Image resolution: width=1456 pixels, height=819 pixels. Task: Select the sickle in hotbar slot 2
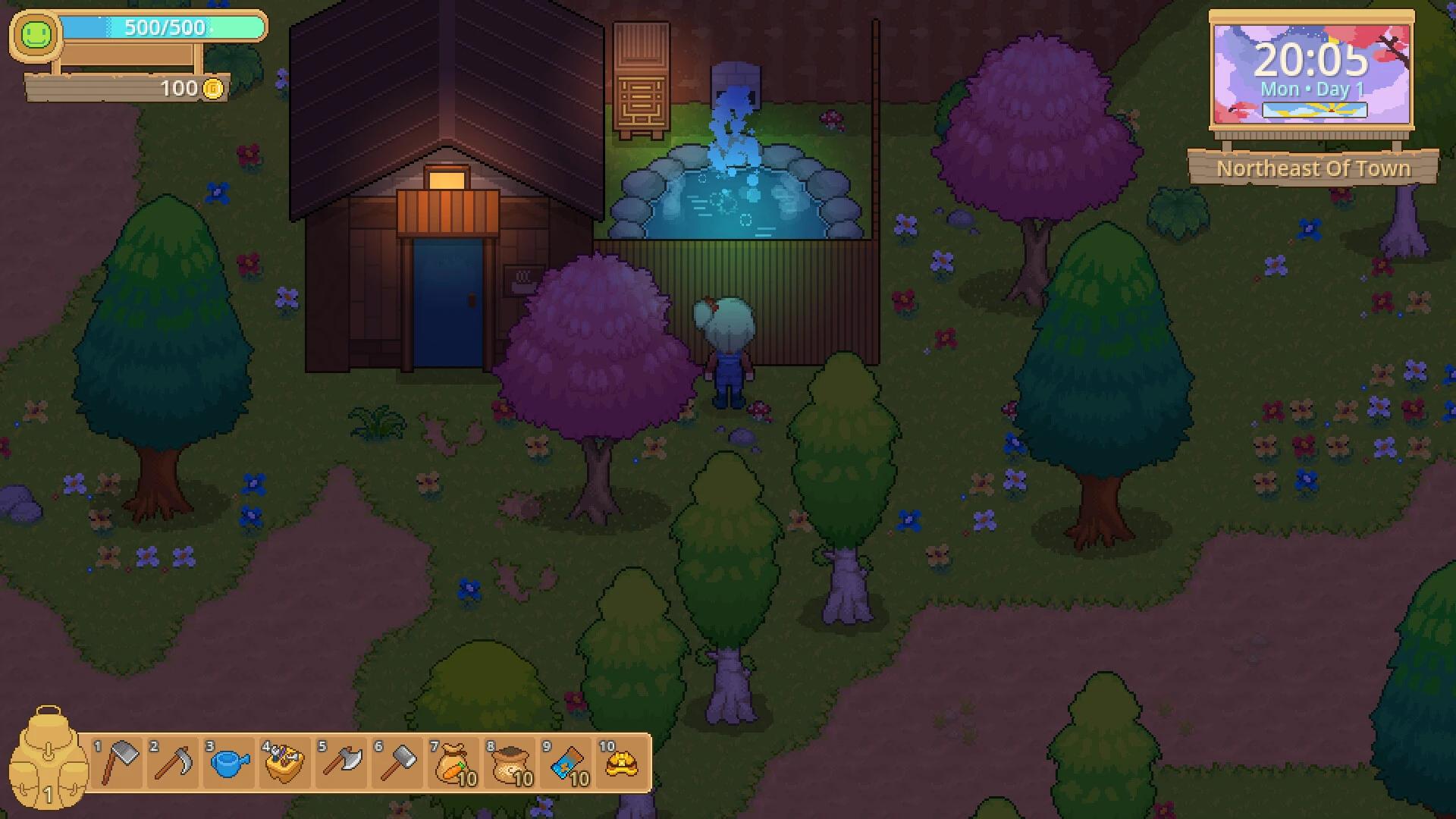pyautogui.click(x=174, y=763)
